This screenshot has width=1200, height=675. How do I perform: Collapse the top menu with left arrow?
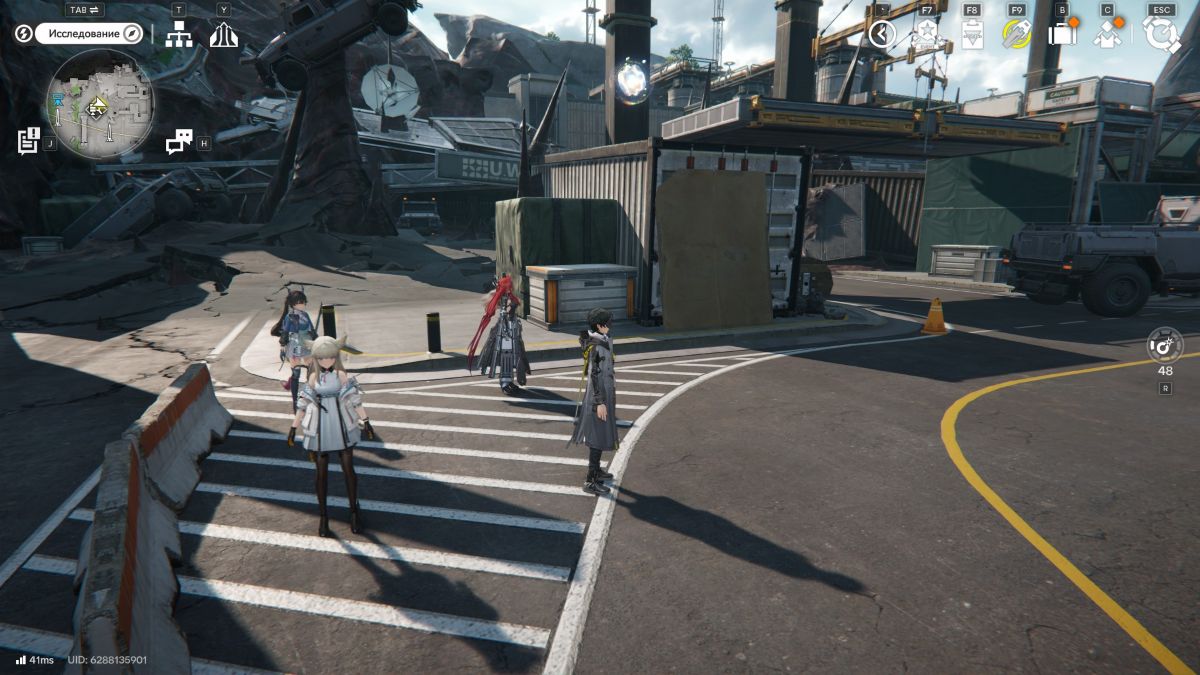(x=881, y=34)
